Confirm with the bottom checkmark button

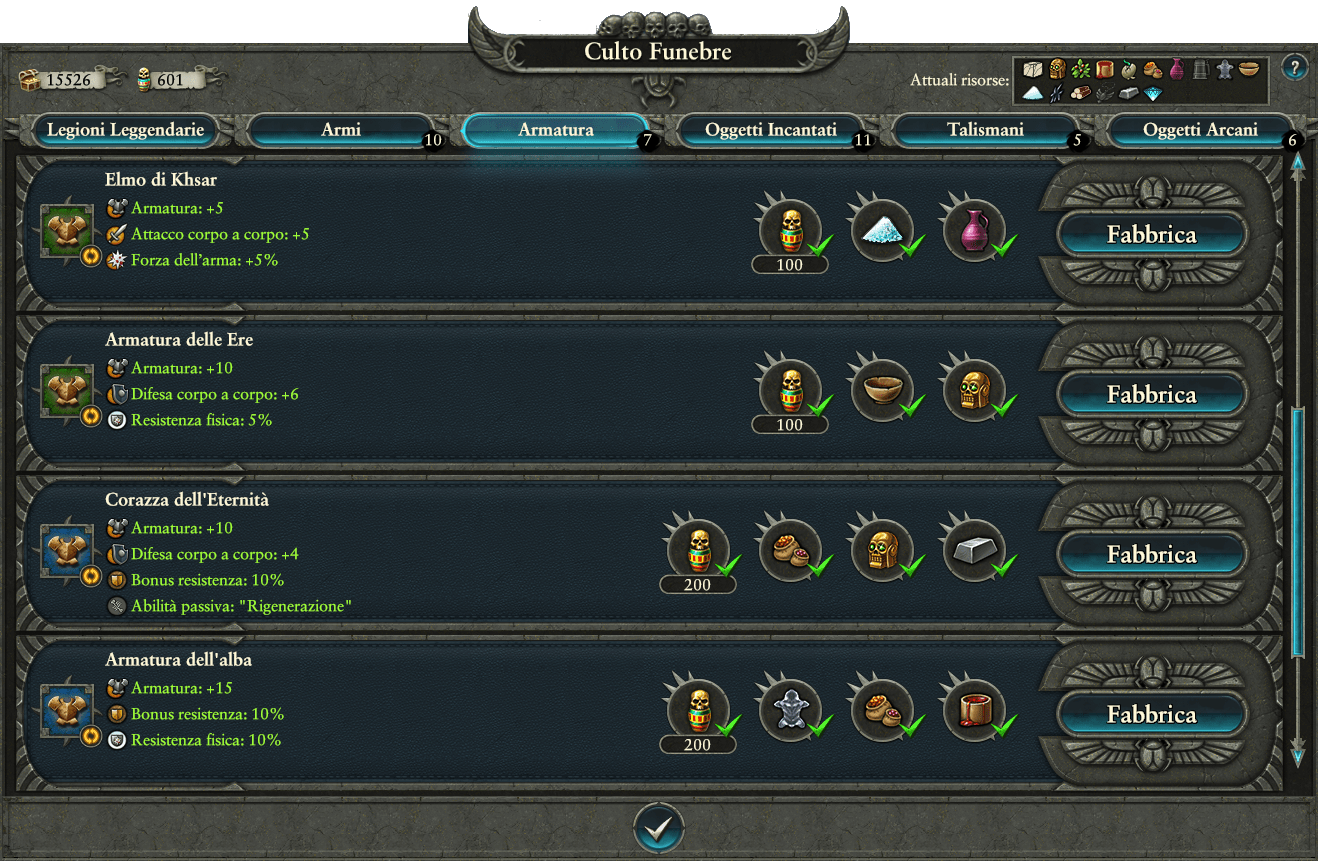(x=659, y=828)
